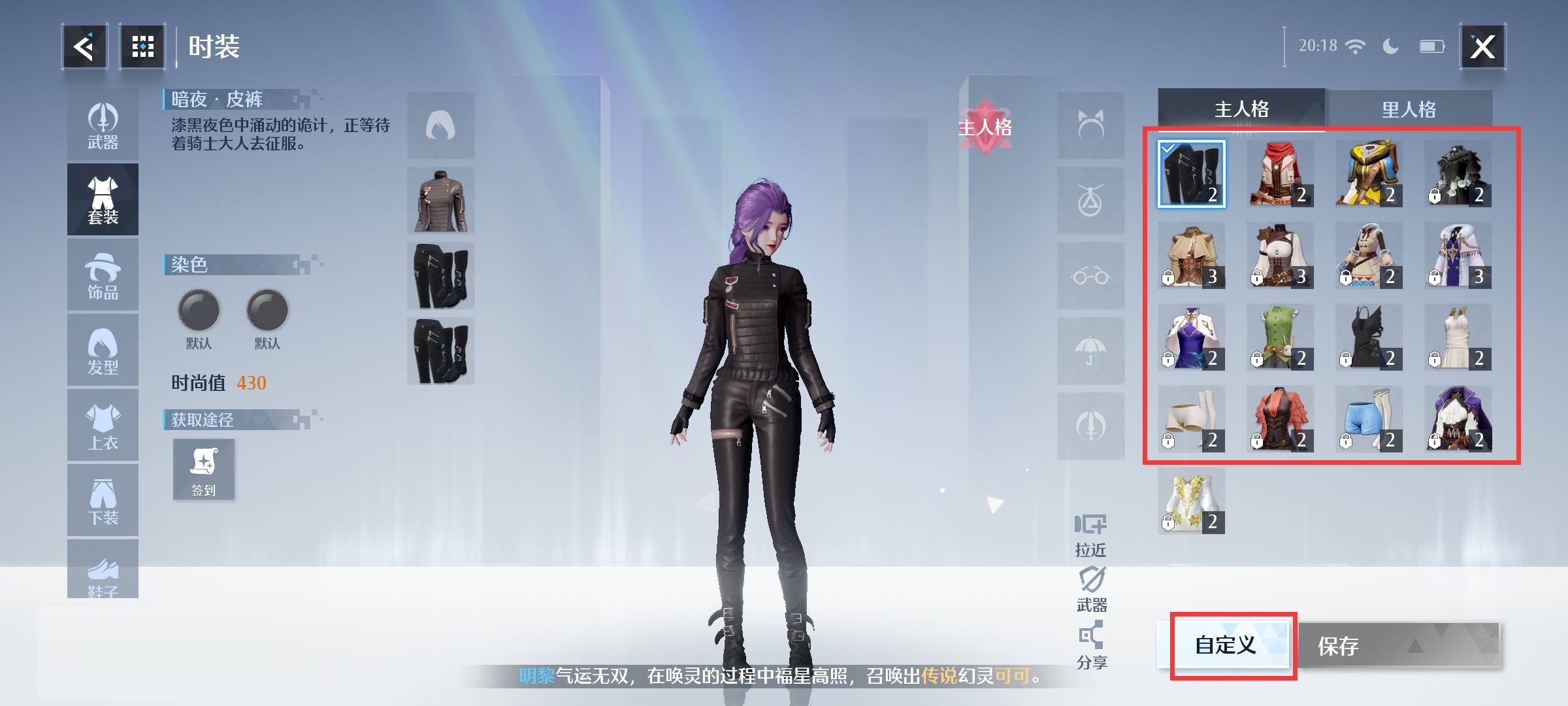Viewport: 1568px width, 706px height.
Task: Choose the 上衣 top category
Action: click(103, 426)
